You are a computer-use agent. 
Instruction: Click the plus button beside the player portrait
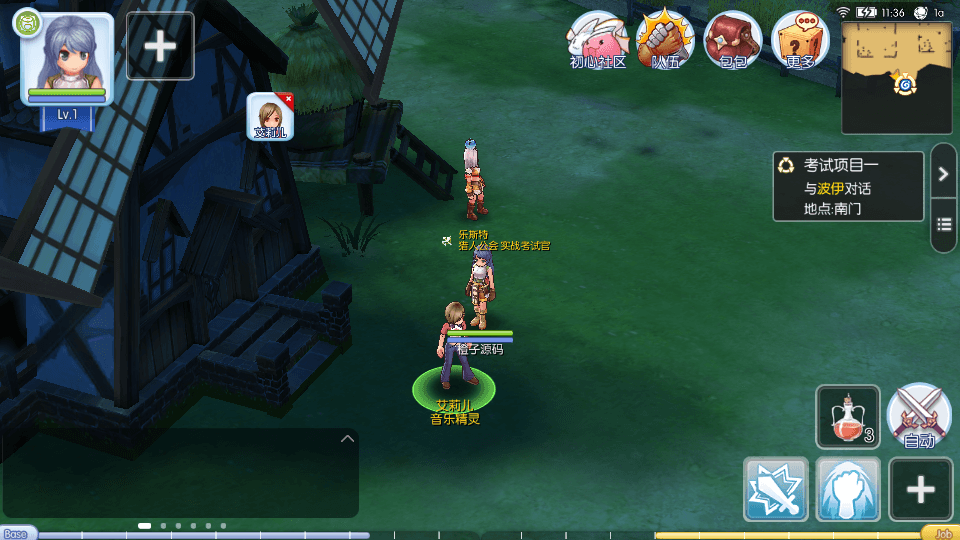[x=160, y=46]
